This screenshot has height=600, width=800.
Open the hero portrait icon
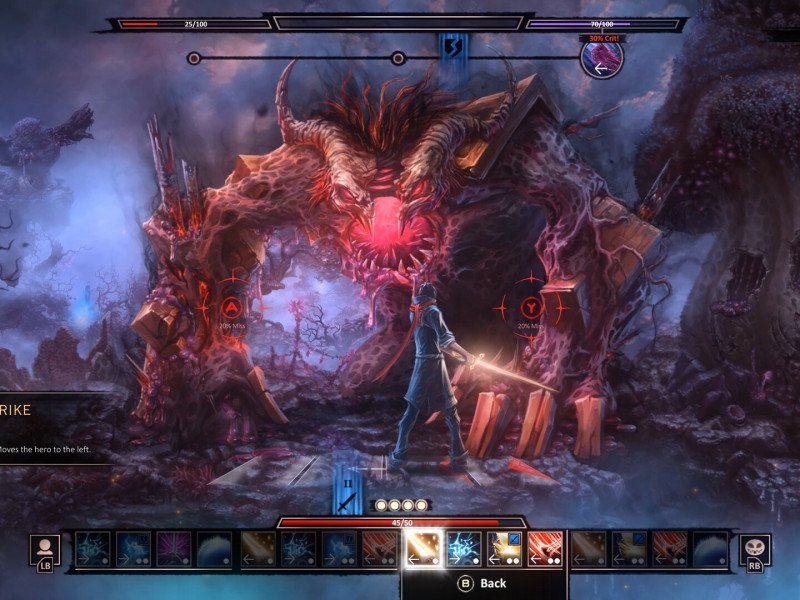point(45,549)
